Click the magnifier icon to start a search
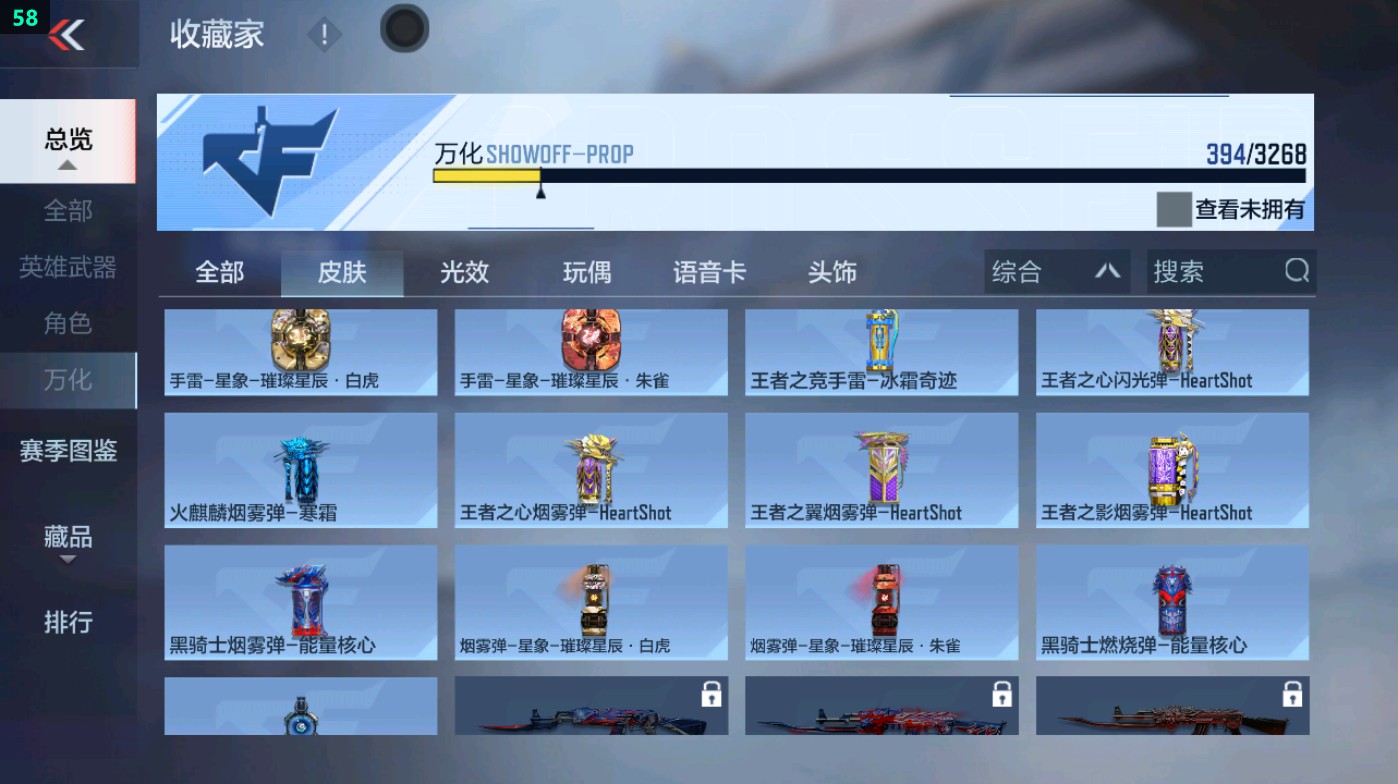The height and width of the screenshot is (784, 1398). coord(1297,271)
